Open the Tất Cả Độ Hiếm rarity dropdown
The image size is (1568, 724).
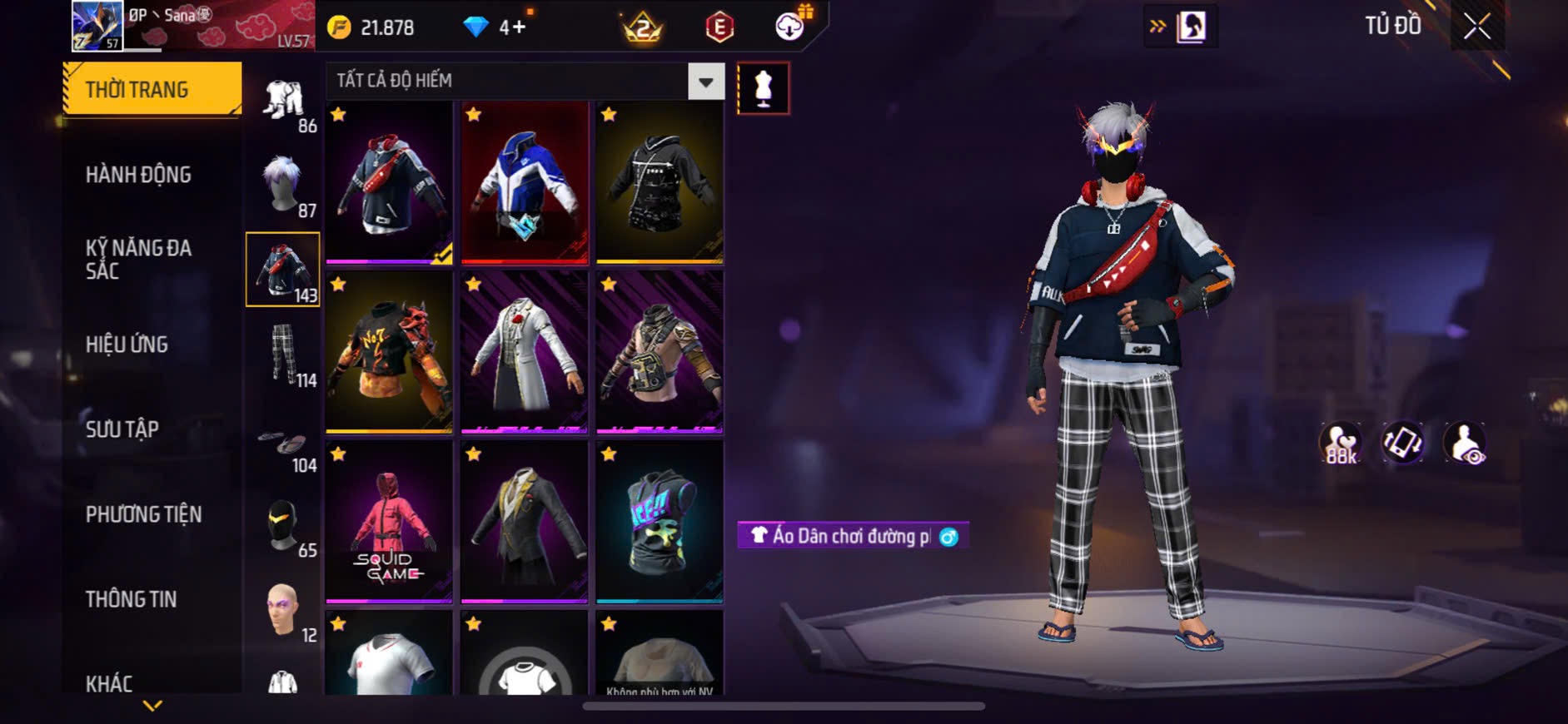(705, 82)
